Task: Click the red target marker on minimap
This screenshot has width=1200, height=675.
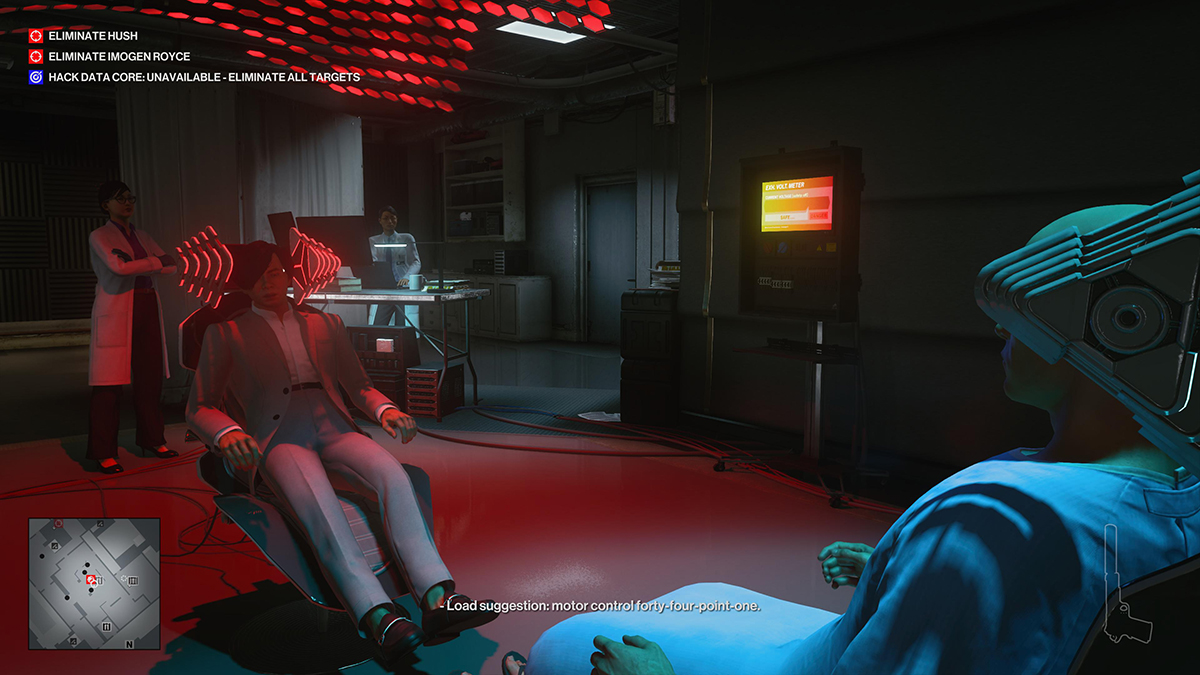Action: click(91, 580)
